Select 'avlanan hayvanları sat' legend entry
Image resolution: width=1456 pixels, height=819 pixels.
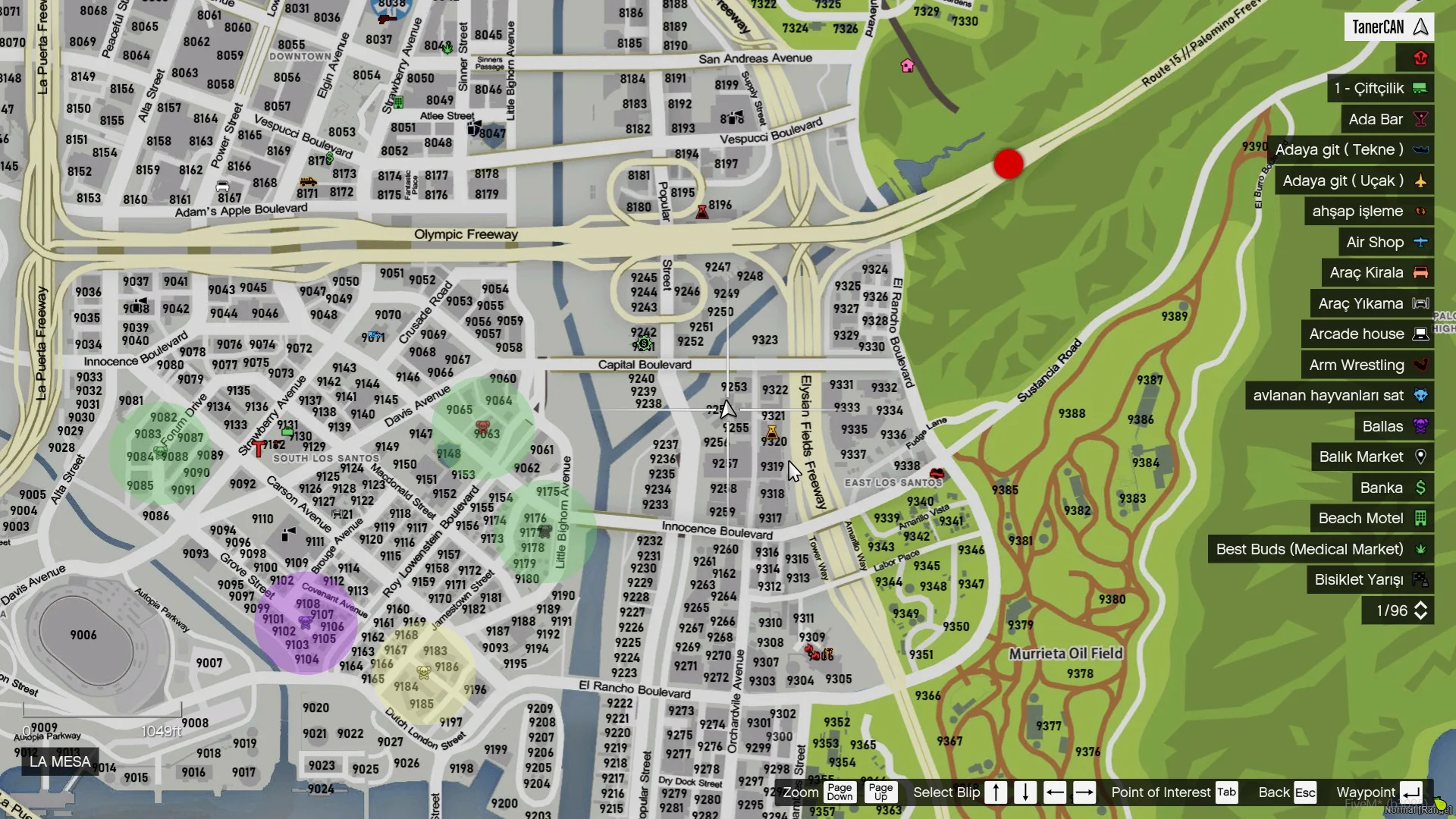[1338, 396]
